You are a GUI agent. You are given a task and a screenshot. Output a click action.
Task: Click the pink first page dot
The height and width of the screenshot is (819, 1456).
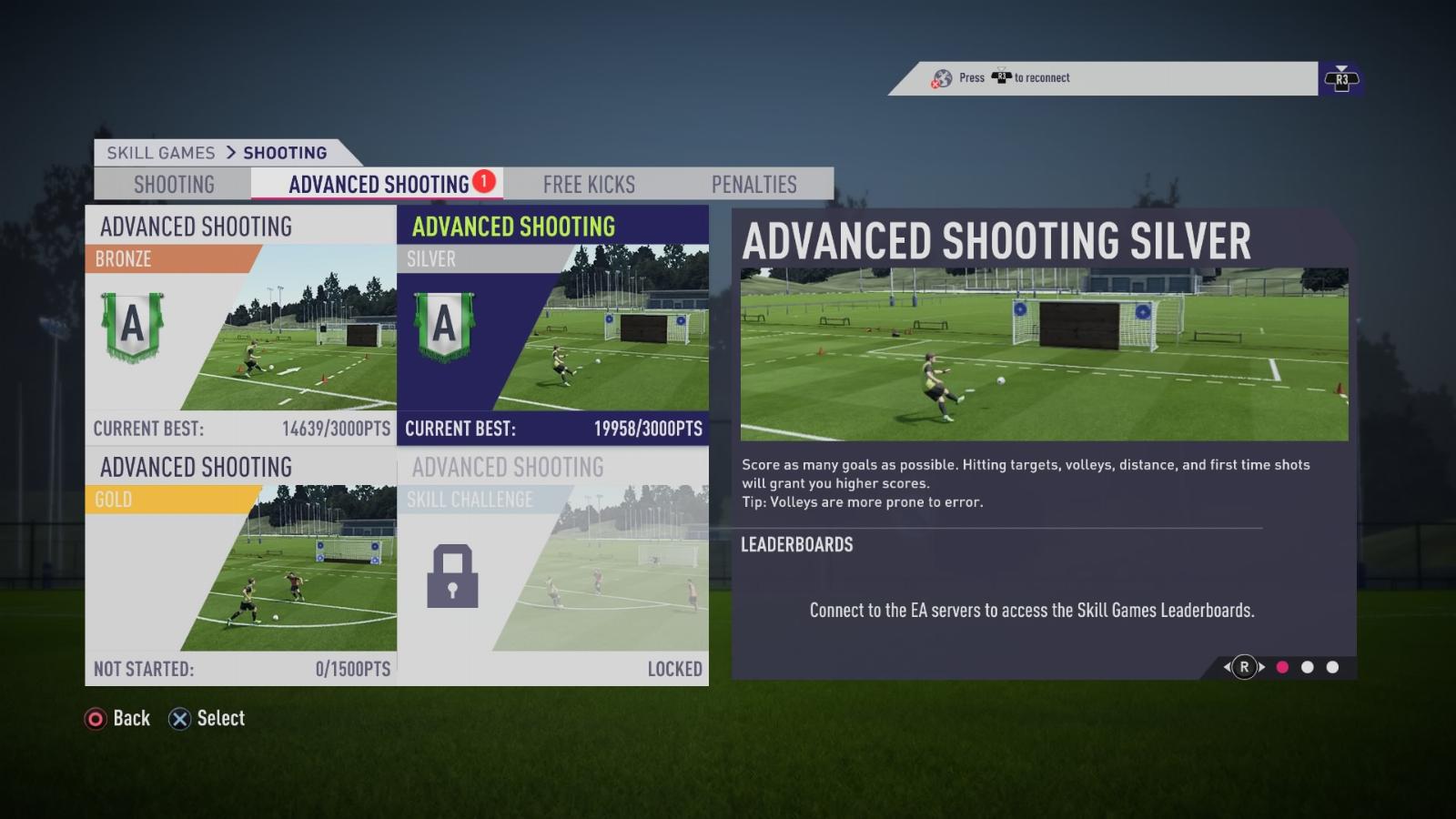(1282, 667)
